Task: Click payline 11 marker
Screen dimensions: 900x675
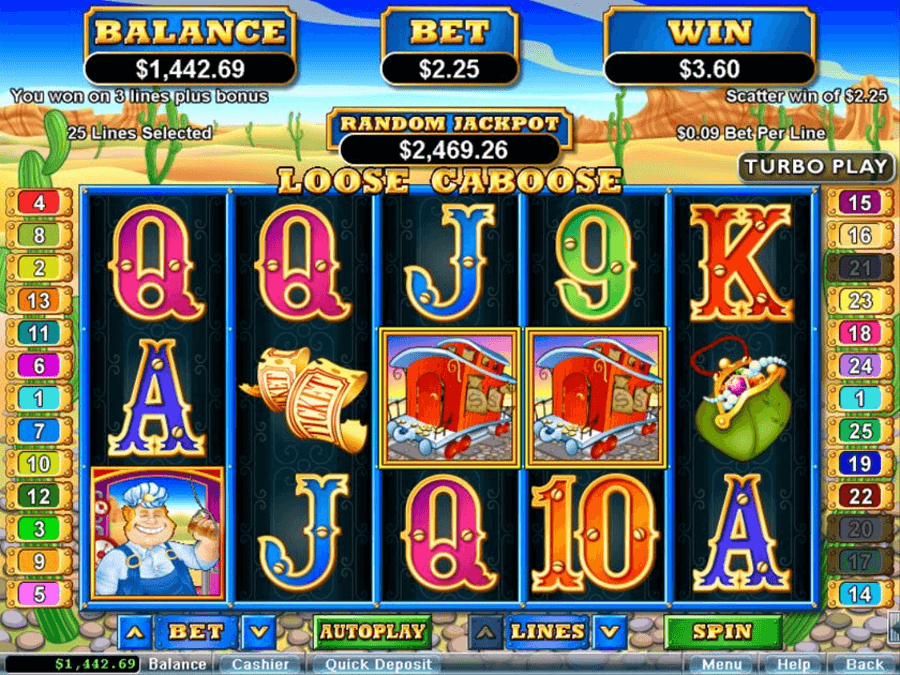Action: click(39, 333)
